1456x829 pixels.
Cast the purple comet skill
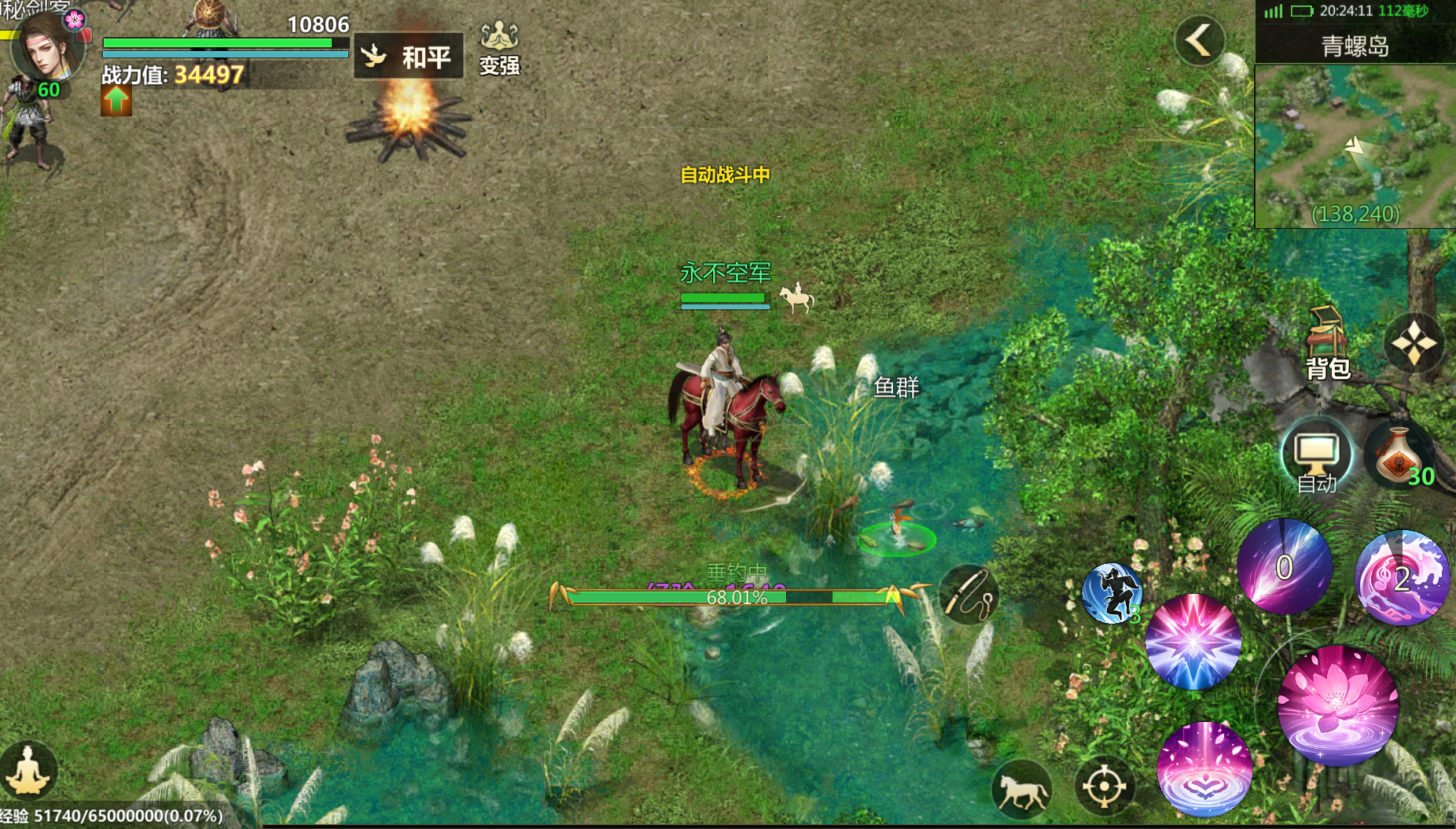[x=1284, y=567]
